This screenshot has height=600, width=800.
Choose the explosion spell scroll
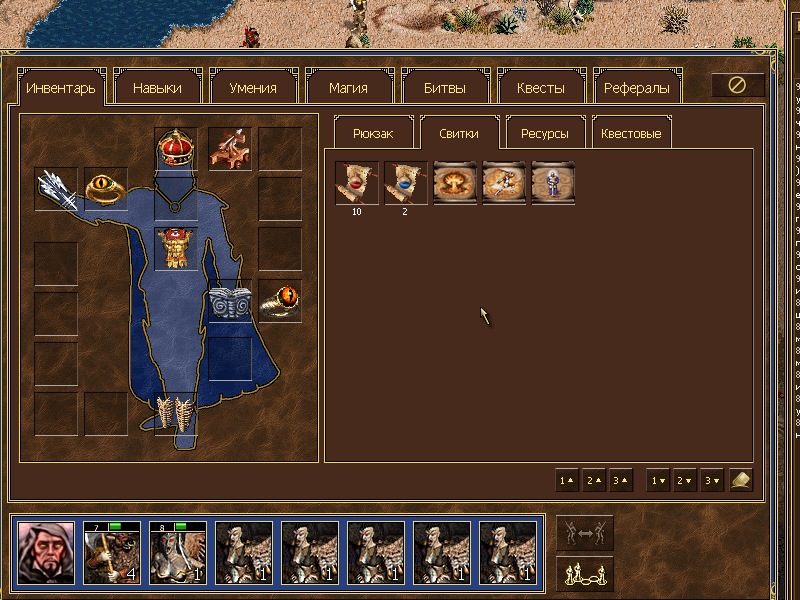tap(454, 183)
